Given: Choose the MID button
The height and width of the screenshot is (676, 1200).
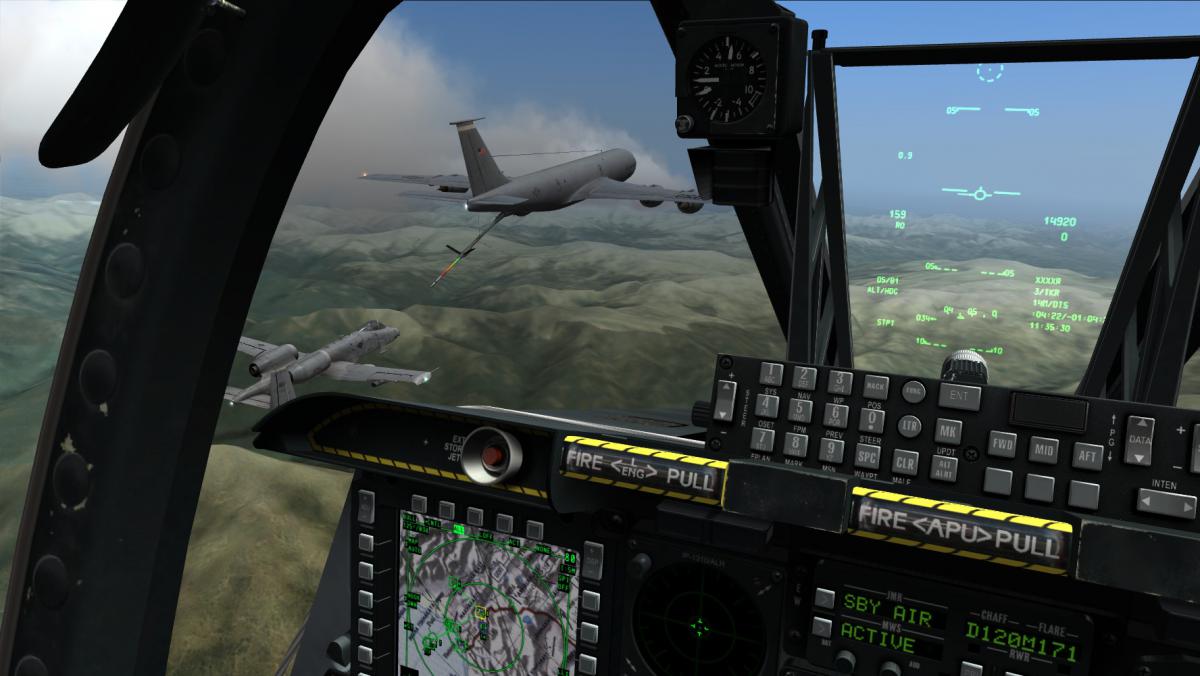Looking at the screenshot, I should pos(1043,449).
